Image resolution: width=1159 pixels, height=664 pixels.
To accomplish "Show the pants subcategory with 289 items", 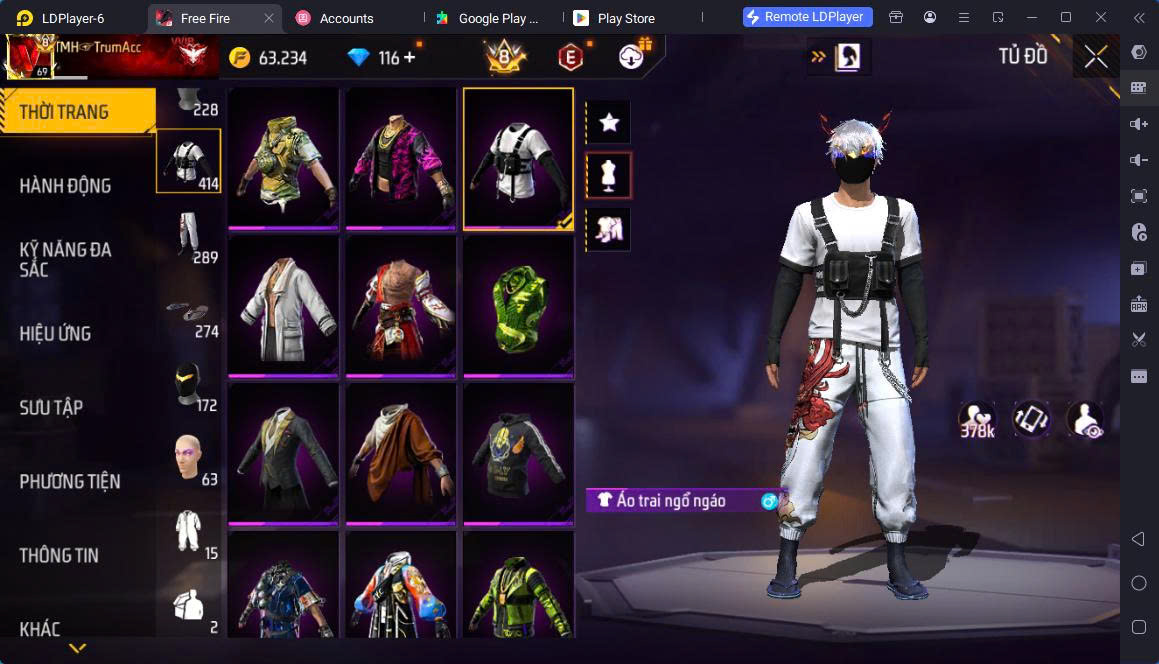I will click(x=189, y=235).
